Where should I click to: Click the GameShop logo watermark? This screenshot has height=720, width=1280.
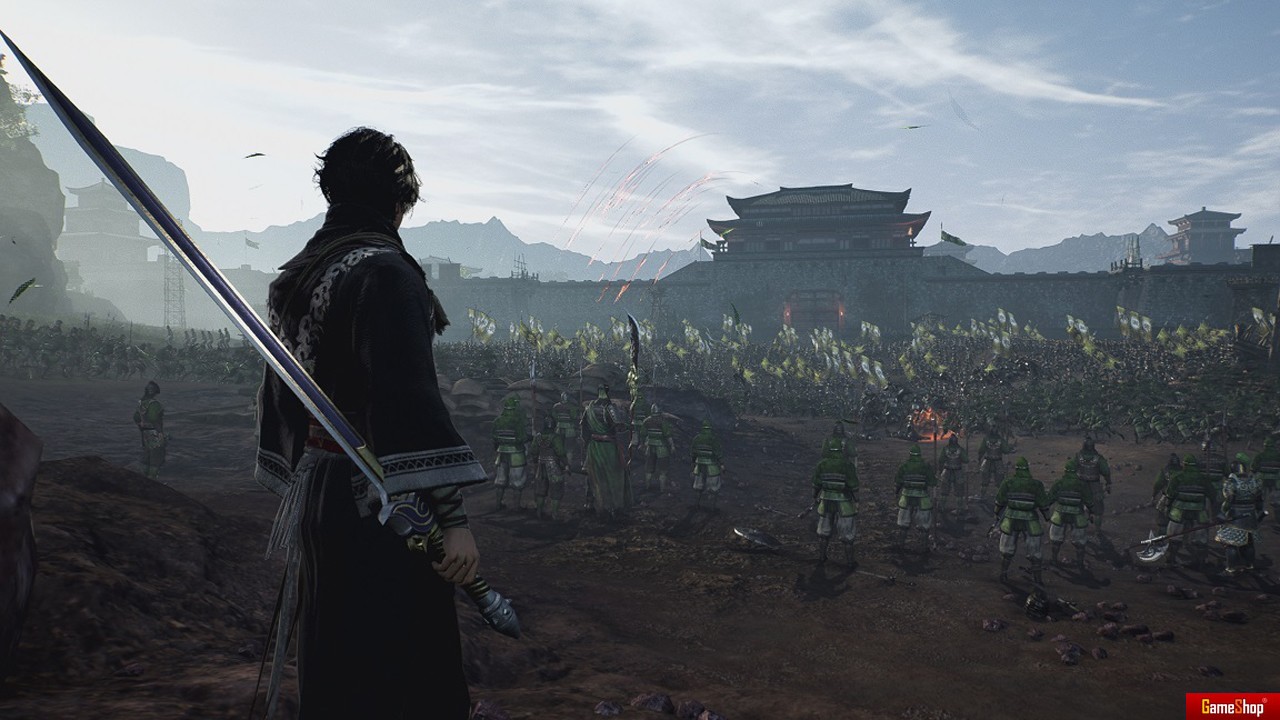coord(1231,705)
